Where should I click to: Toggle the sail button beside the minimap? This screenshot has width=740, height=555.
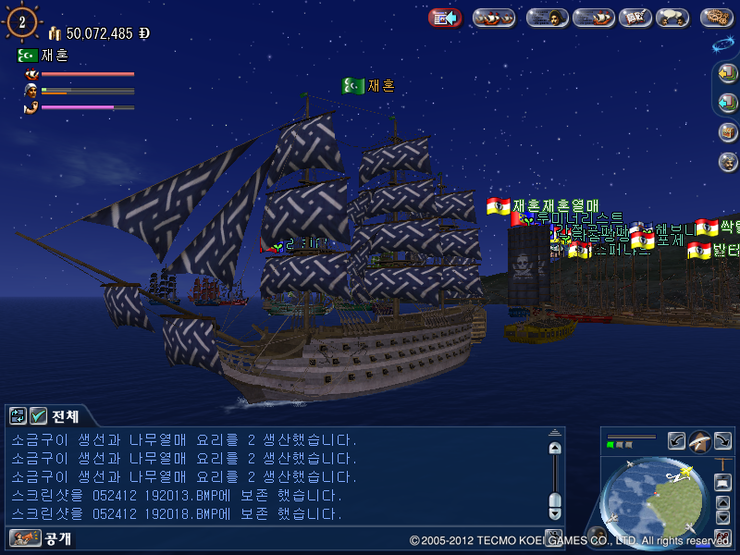click(x=723, y=483)
